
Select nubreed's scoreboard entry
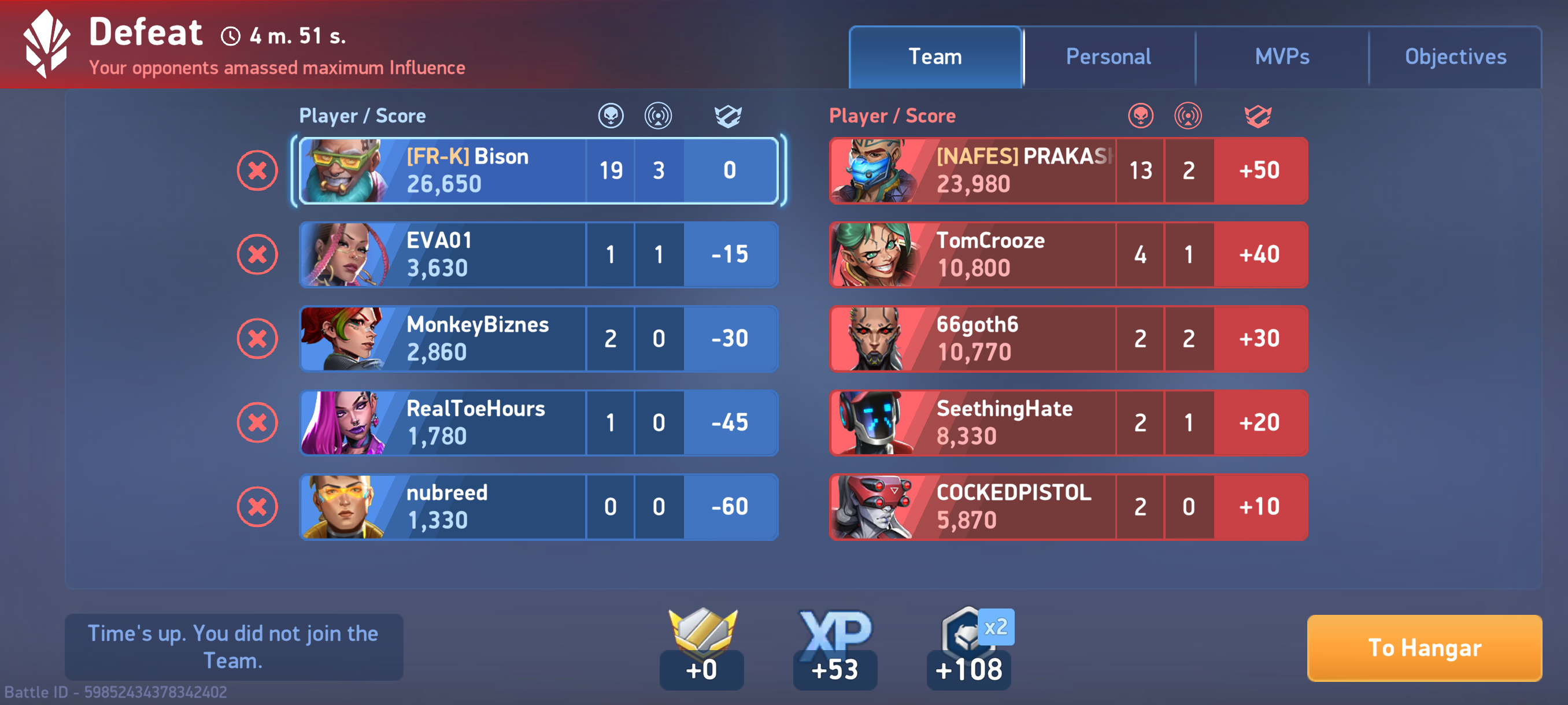[x=538, y=507]
